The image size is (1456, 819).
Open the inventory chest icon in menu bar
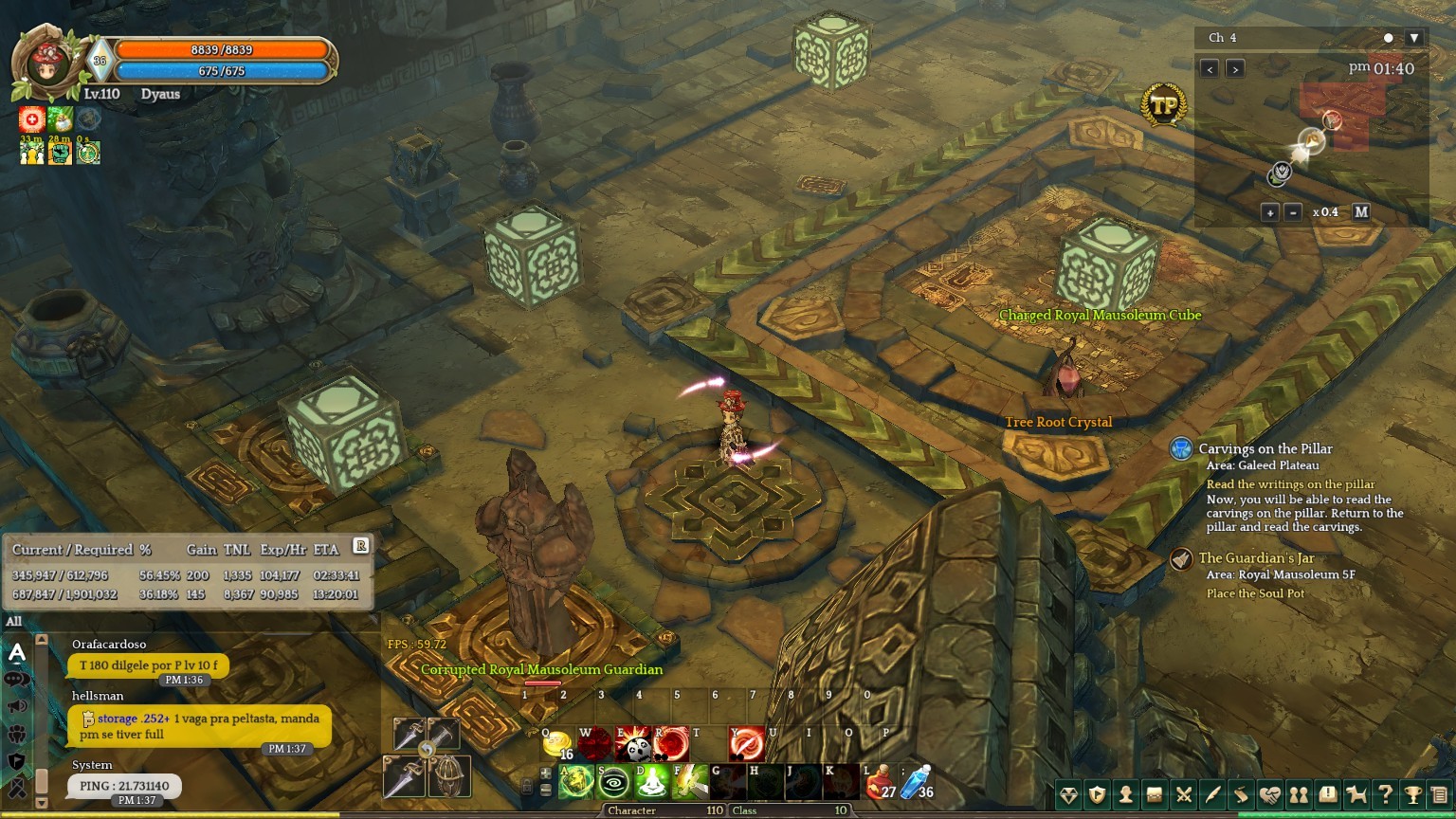click(x=1155, y=794)
